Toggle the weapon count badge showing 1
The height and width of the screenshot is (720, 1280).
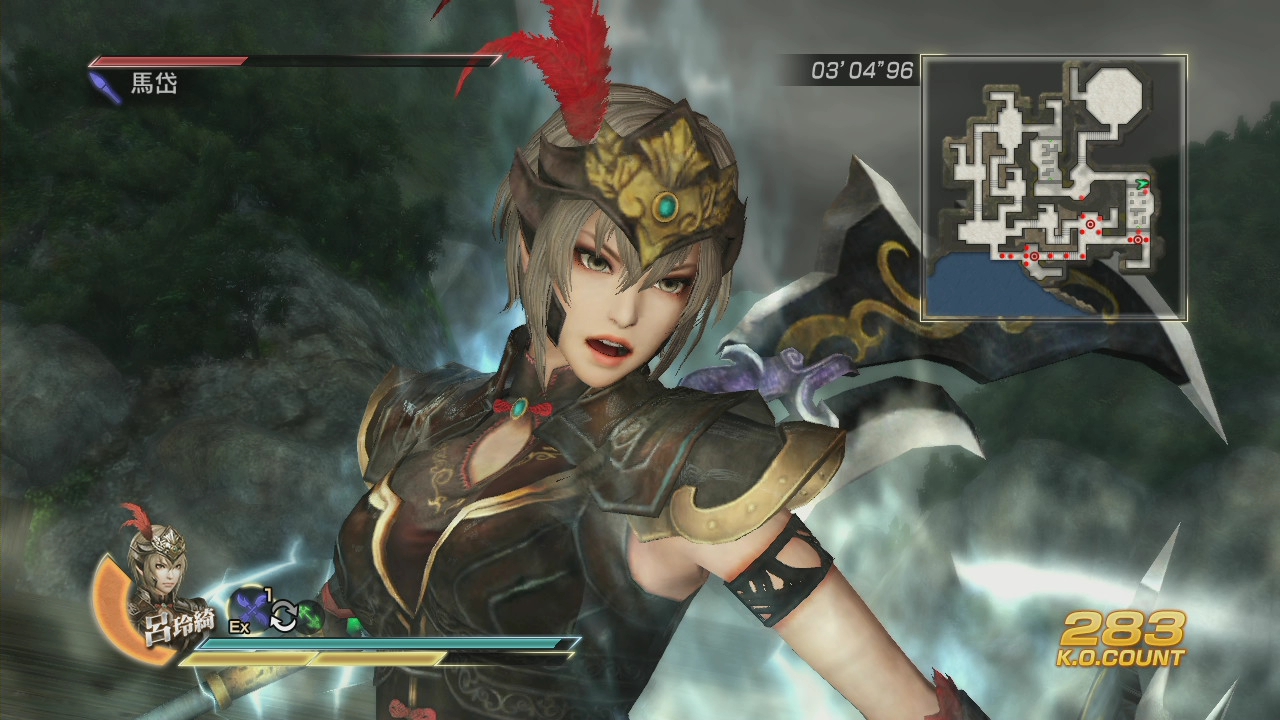coord(266,594)
